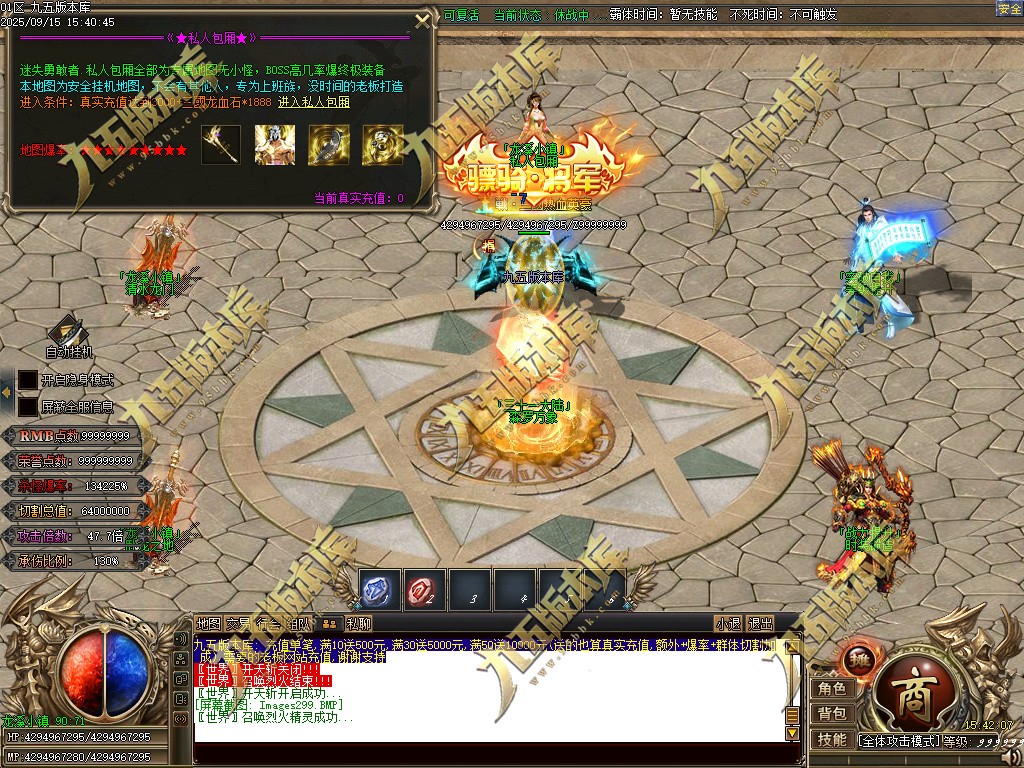The image size is (1024, 768).
Task: Open the 技能 skills panel
Action: coord(832,739)
